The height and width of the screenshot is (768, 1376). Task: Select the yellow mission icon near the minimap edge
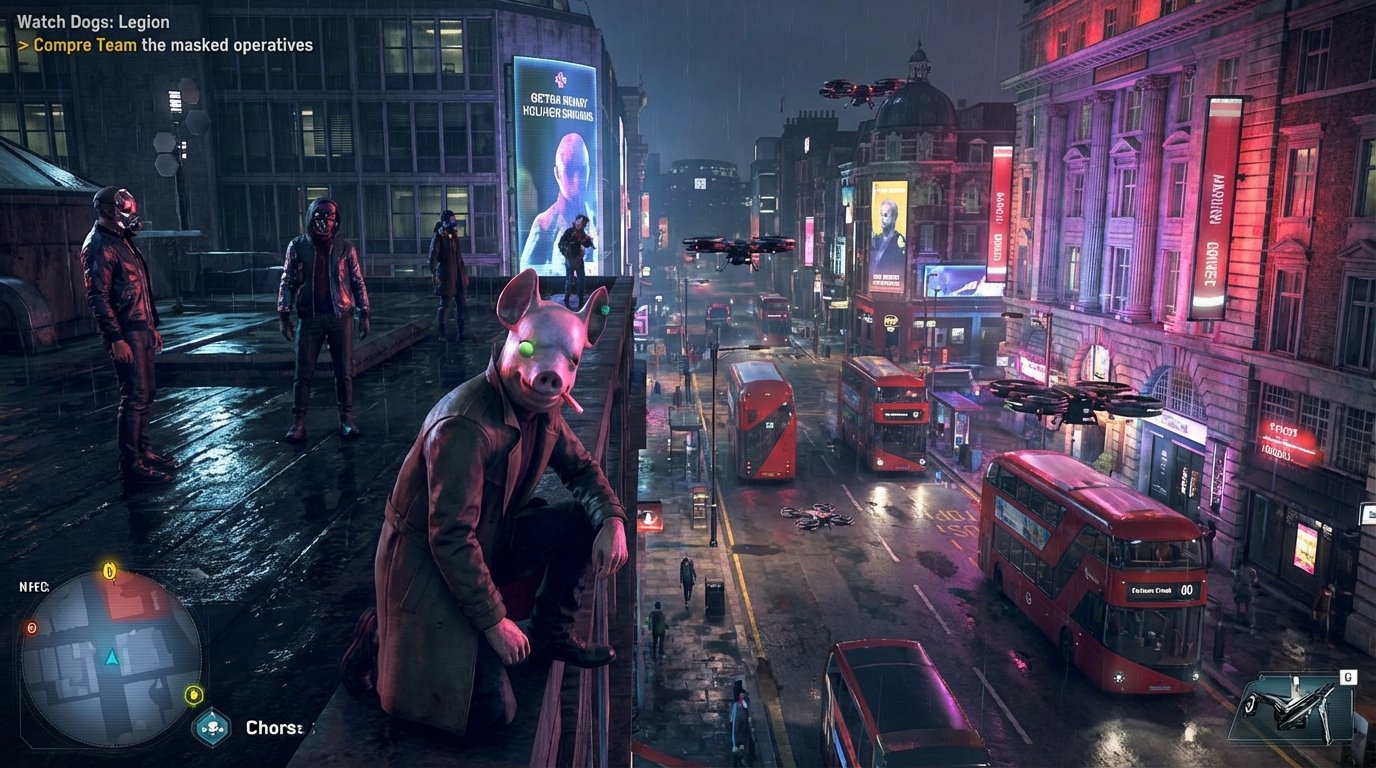(x=194, y=695)
